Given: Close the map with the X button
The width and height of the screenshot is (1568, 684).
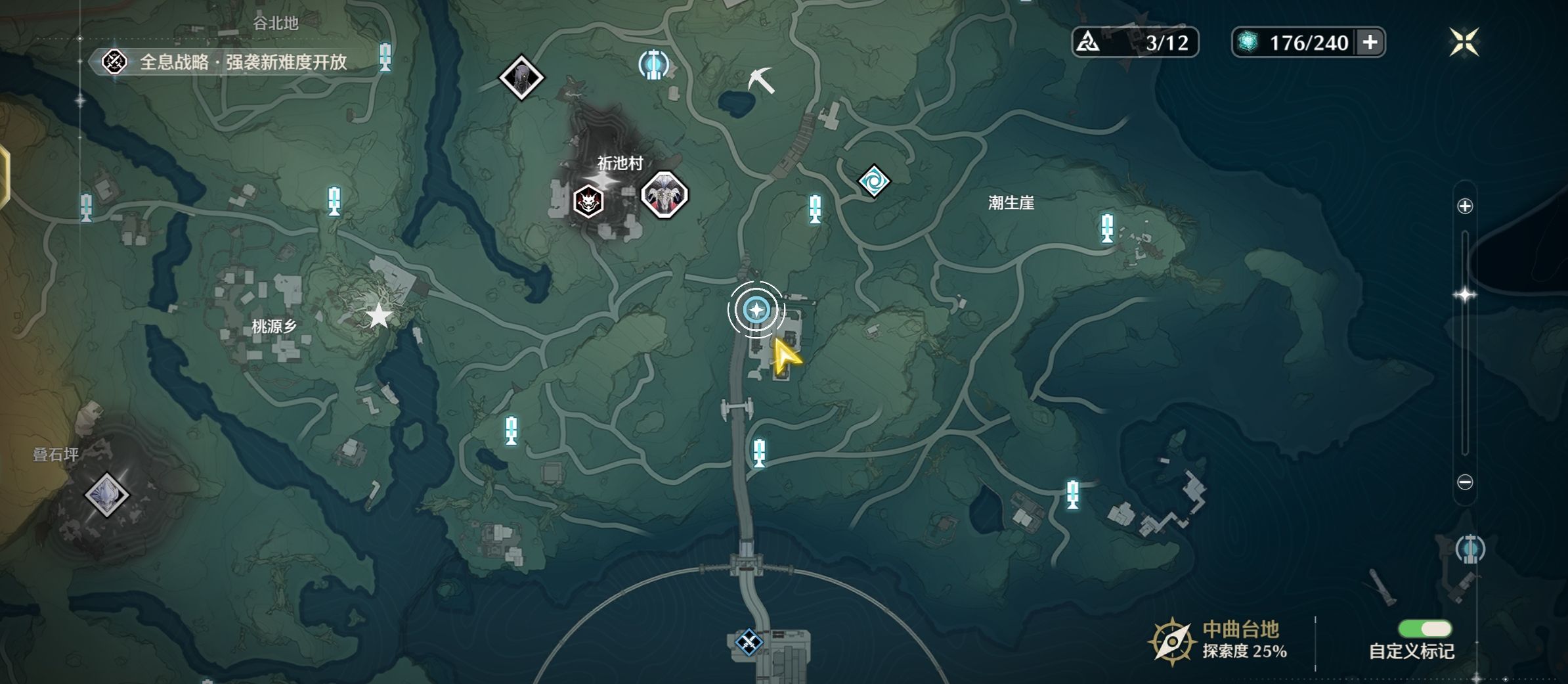Looking at the screenshot, I should point(1464,43).
